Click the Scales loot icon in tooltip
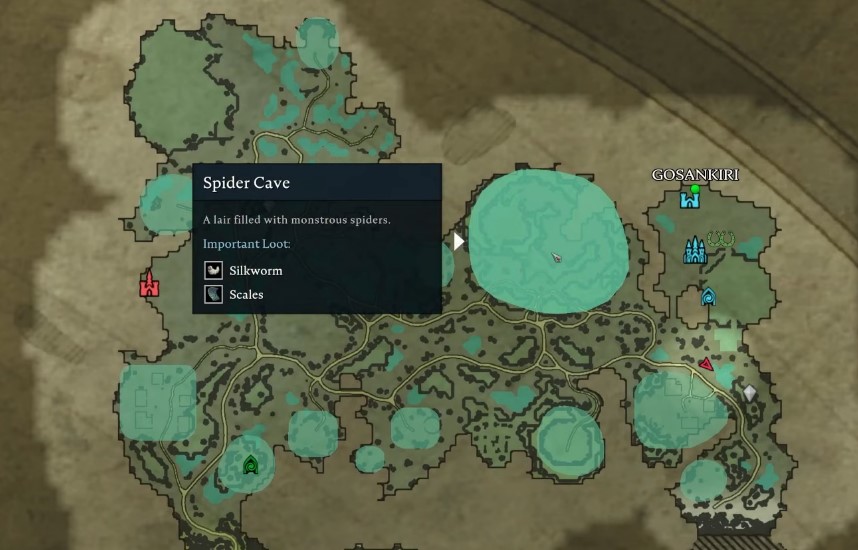The width and height of the screenshot is (858, 550). (213, 294)
